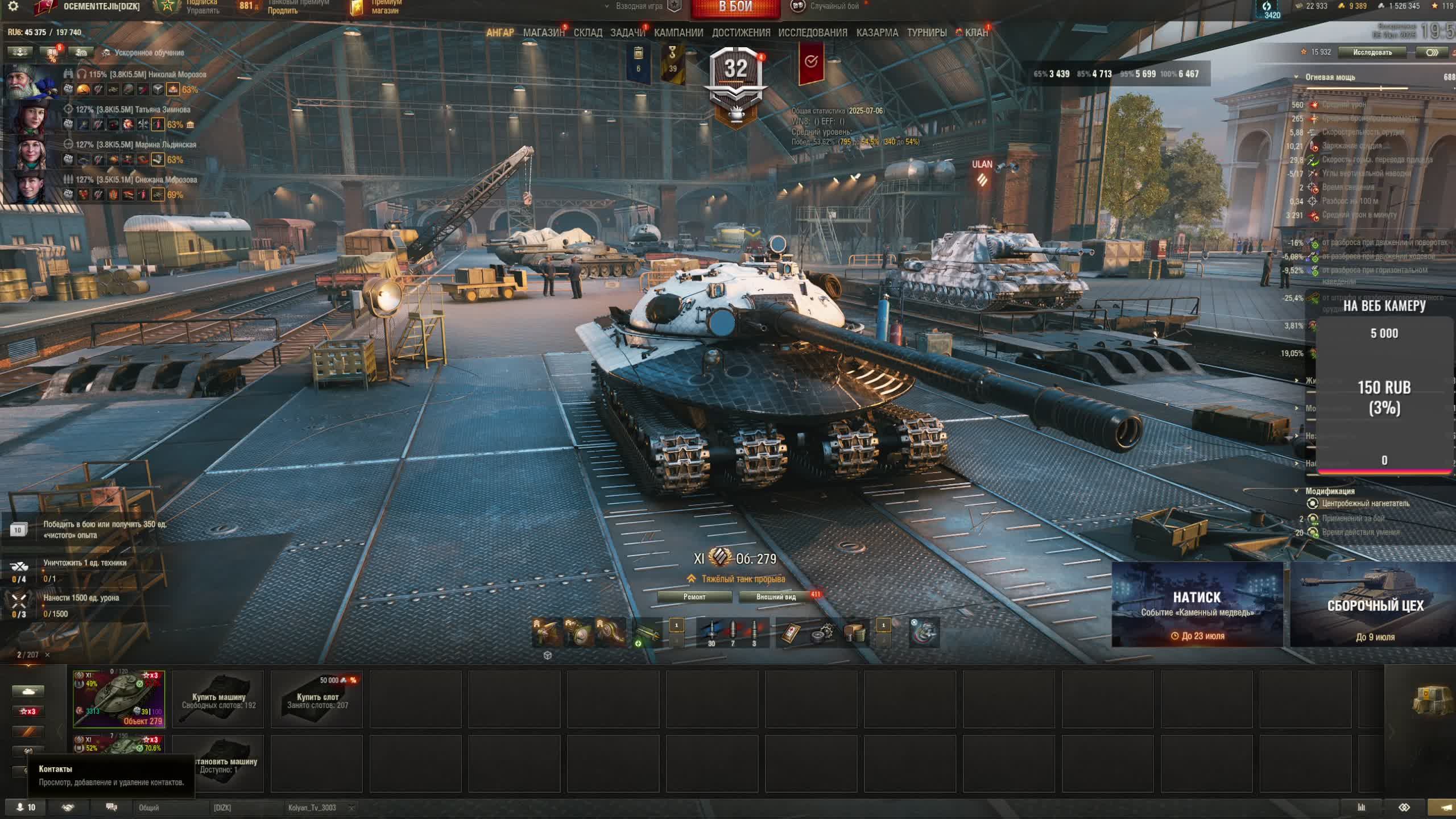Click the Исследовать research button
Viewport: 1456px width, 819px height.
(x=1372, y=52)
